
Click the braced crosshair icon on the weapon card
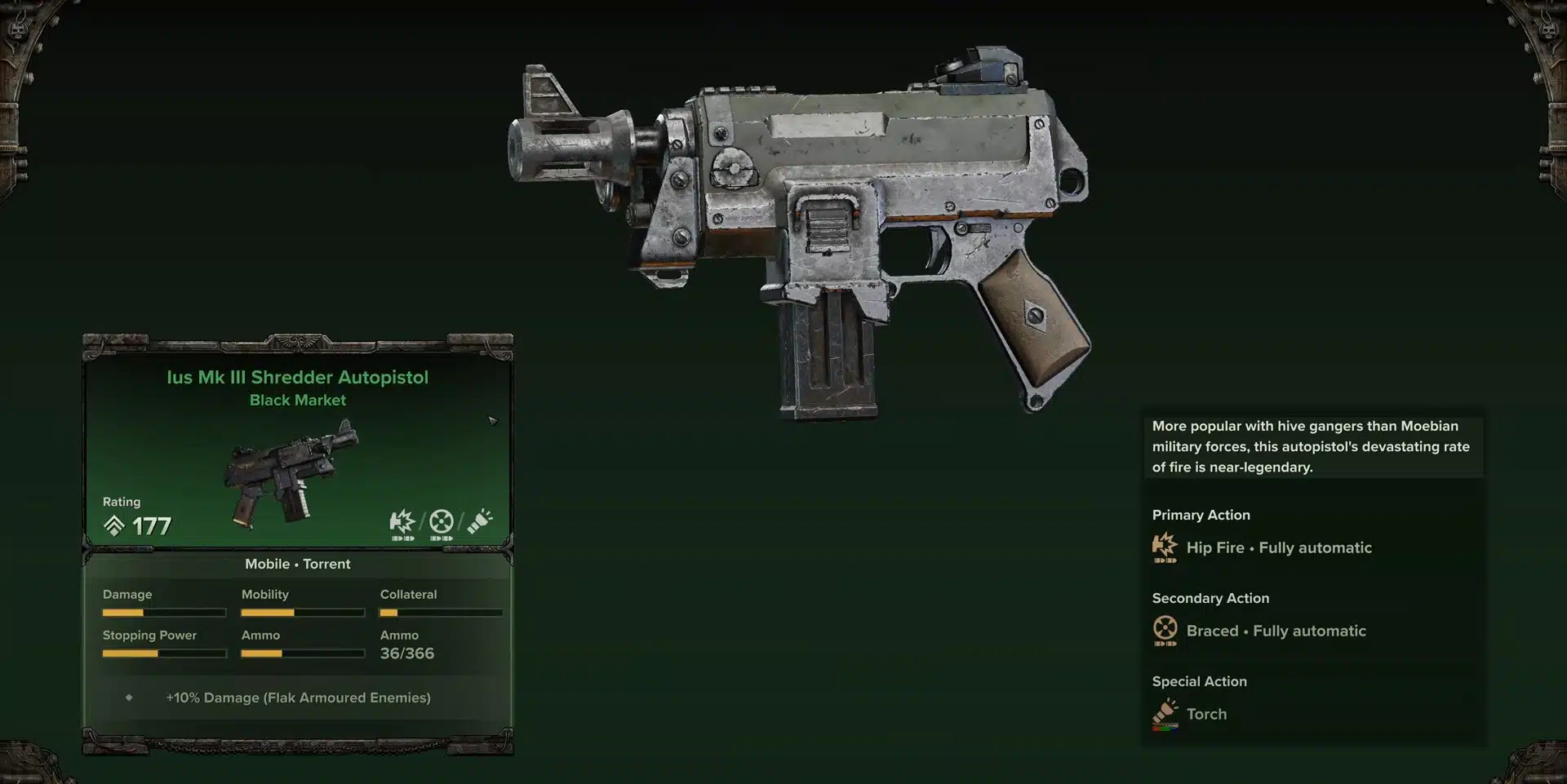(442, 523)
